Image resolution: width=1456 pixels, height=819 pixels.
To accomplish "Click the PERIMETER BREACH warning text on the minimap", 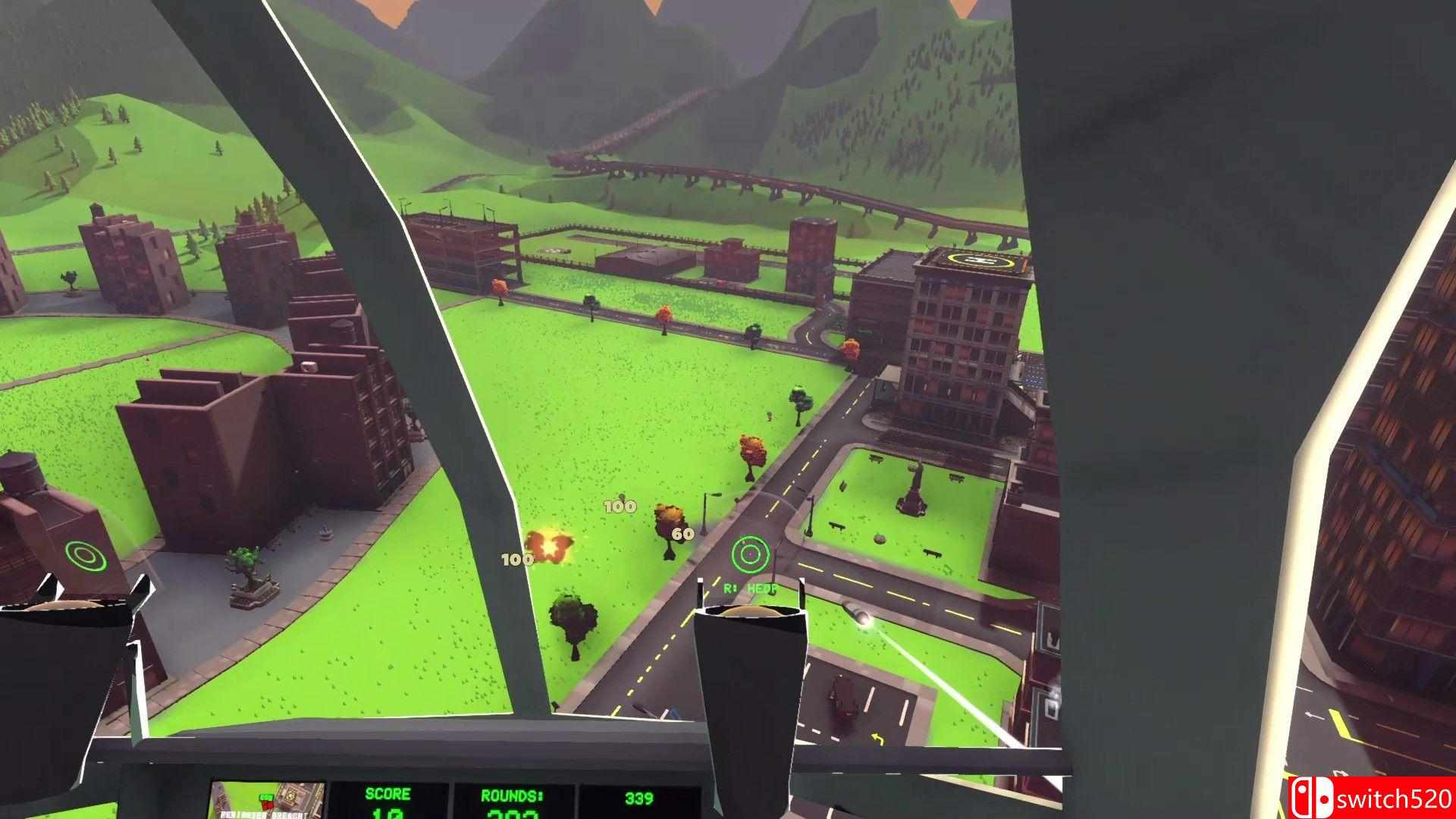I will click(x=262, y=814).
